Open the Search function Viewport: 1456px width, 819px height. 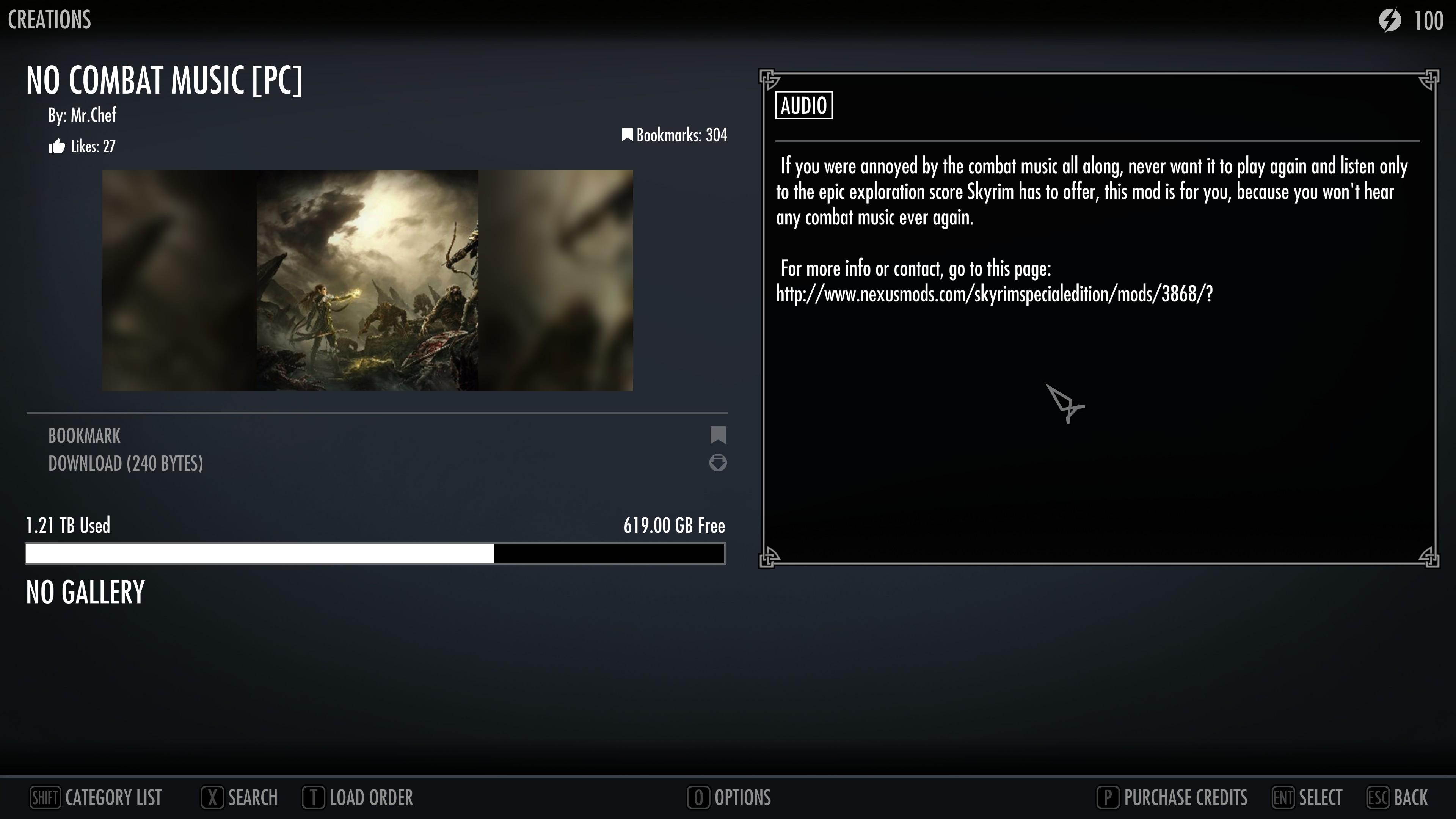tap(240, 797)
